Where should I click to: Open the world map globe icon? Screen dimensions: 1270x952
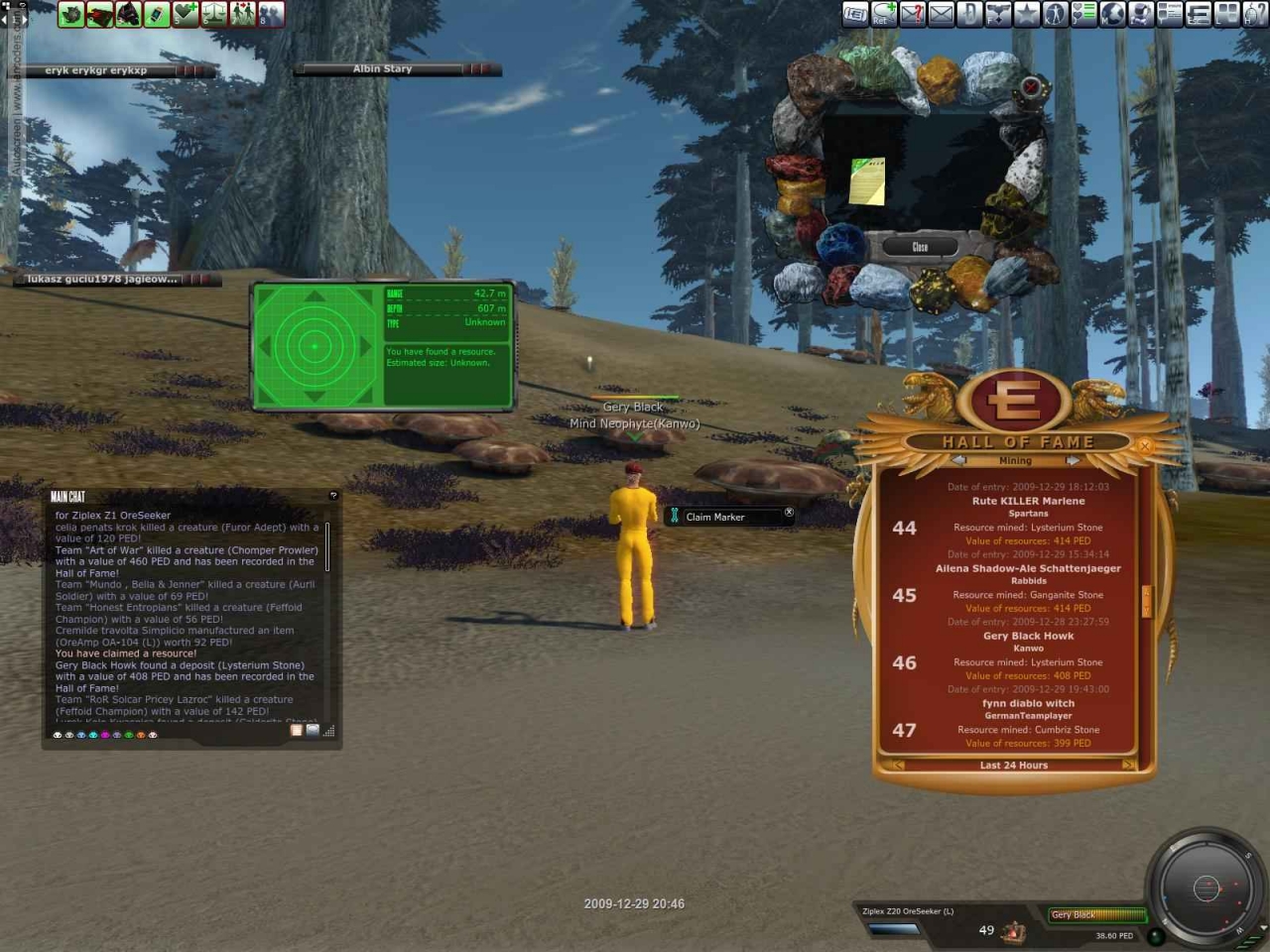click(1112, 13)
